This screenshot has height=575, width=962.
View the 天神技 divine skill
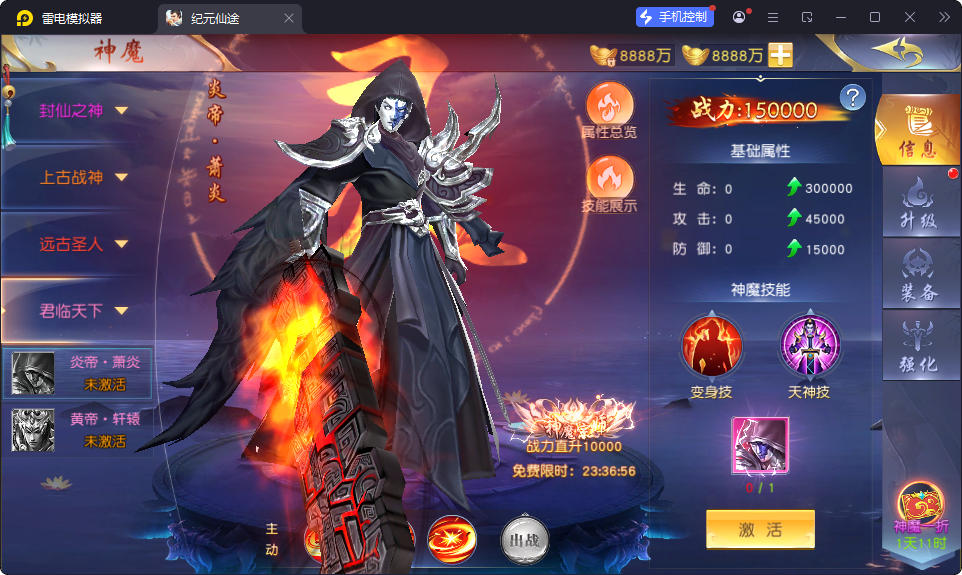[x=810, y=346]
